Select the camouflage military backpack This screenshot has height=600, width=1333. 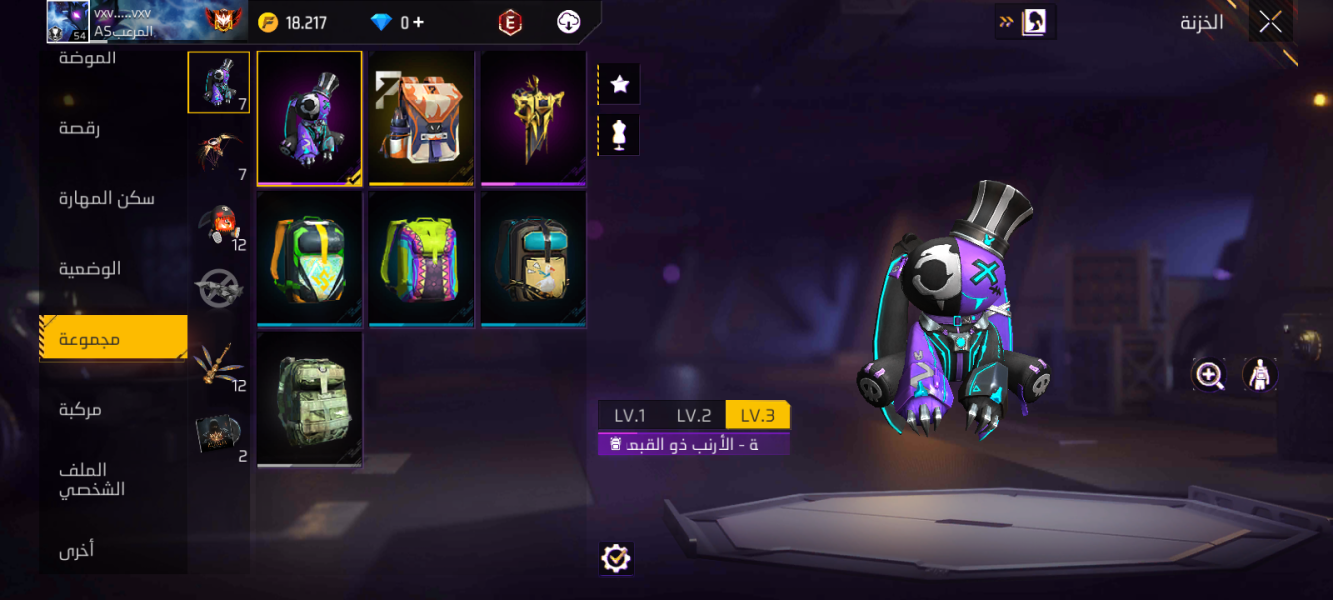(309, 399)
